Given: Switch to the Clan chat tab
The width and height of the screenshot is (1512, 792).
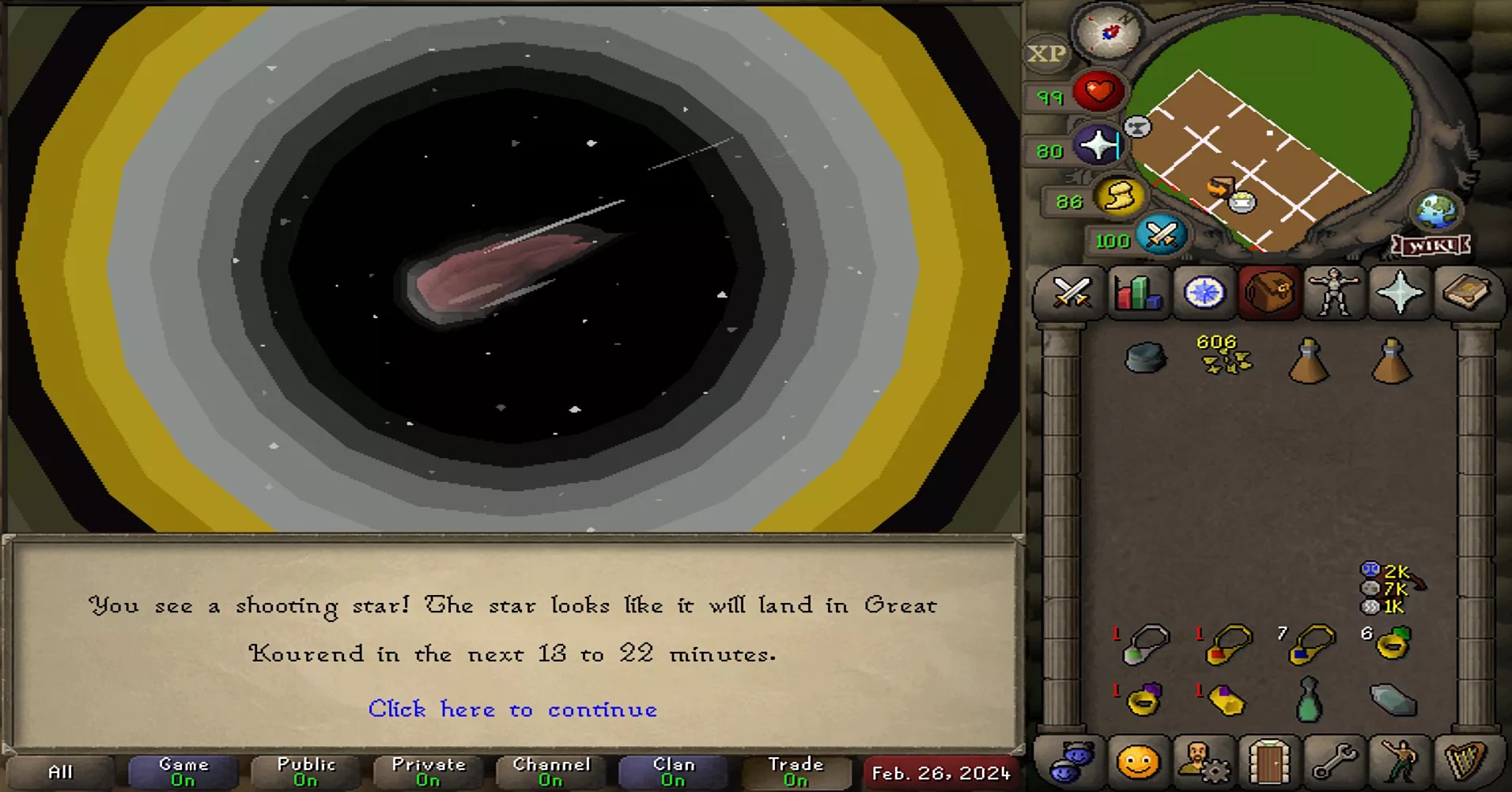Looking at the screenshot, I should 673,769.
